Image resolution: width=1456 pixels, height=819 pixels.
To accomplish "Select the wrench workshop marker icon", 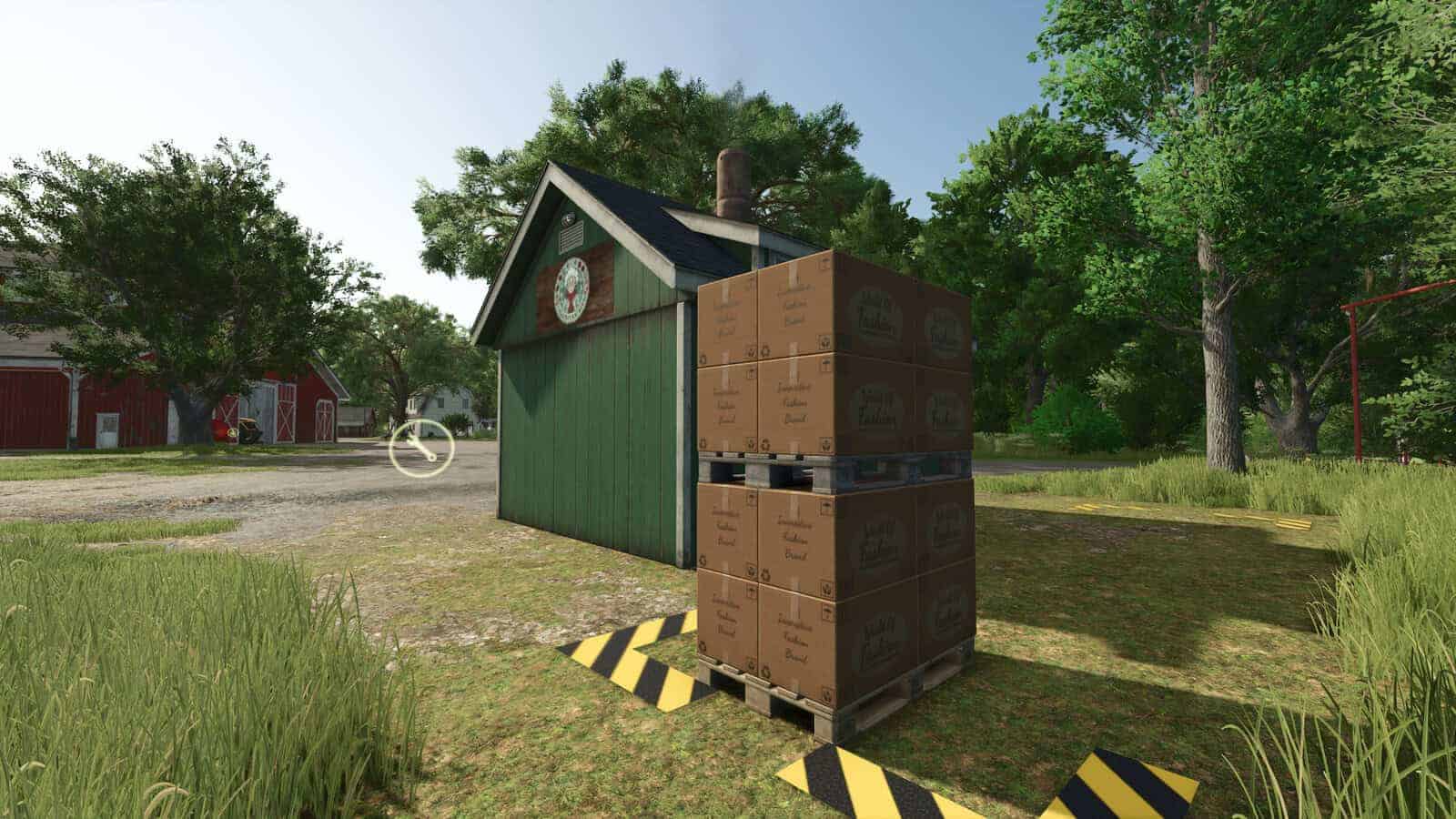I will [421, 448].
